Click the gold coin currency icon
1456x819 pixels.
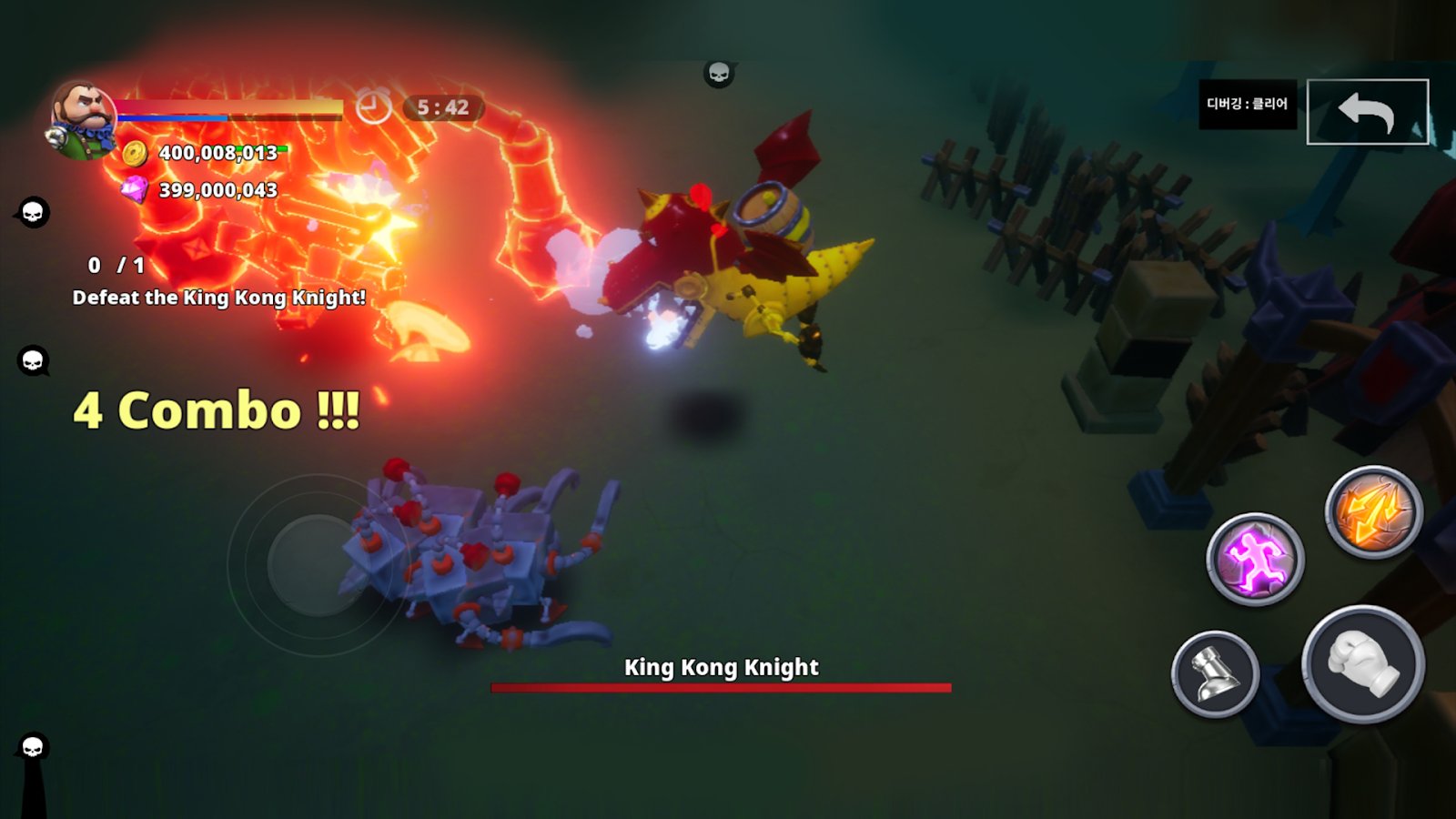(135, 153)
